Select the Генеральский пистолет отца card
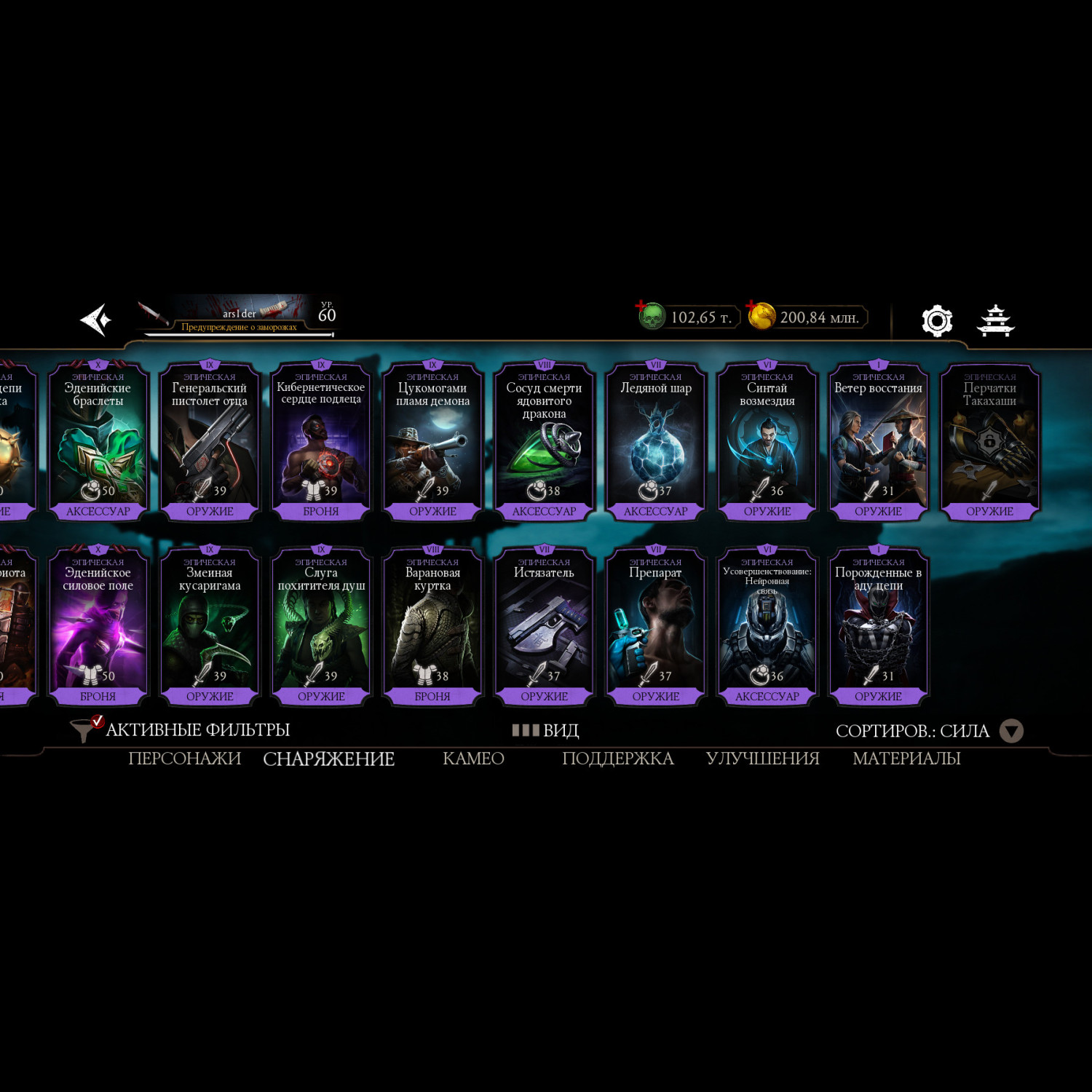The width and height of the screenshot is (1092, 1092). coord(210,441)
